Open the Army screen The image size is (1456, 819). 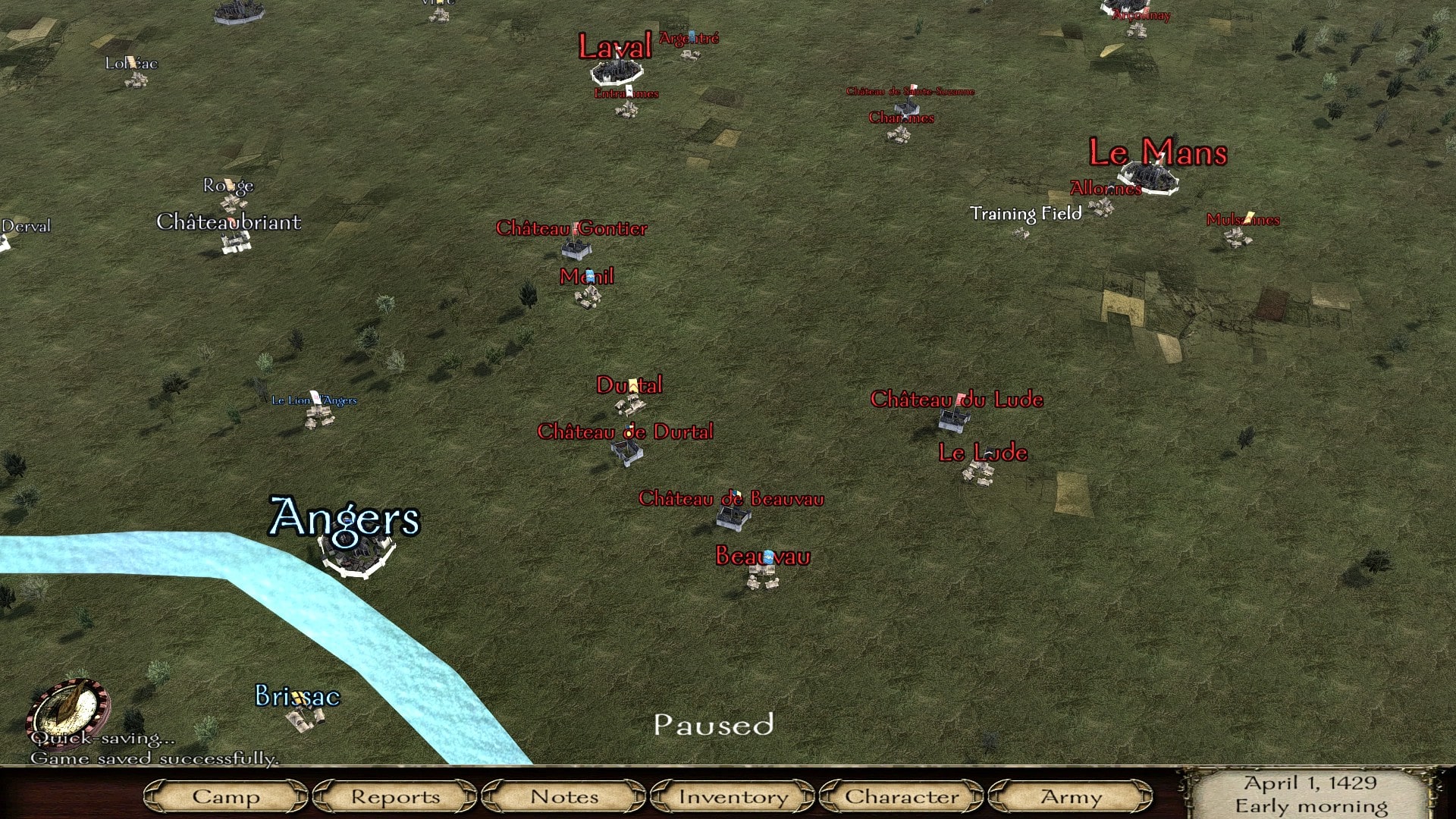(1071, 797)
